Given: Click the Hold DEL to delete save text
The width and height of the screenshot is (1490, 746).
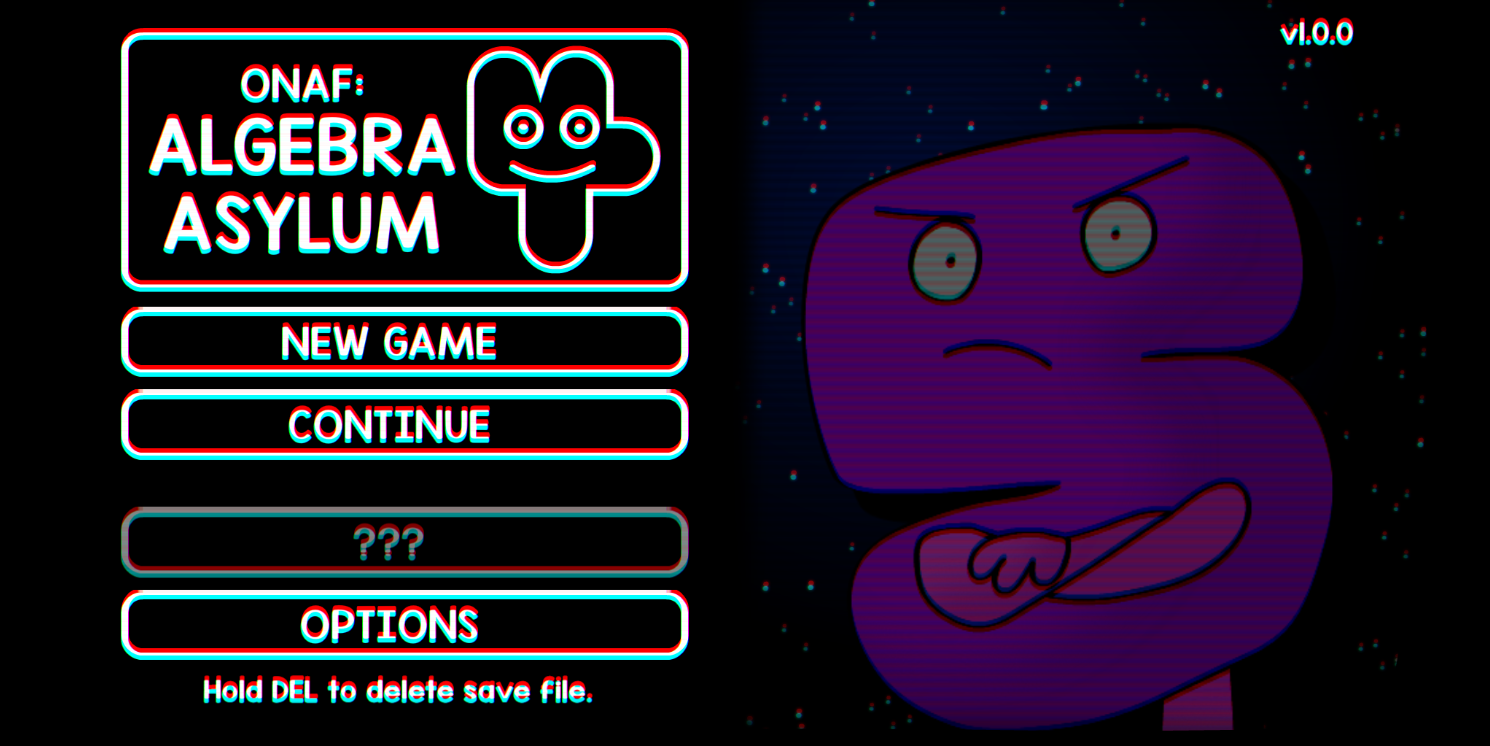Looking at the screenshot, I should (397, 690).
